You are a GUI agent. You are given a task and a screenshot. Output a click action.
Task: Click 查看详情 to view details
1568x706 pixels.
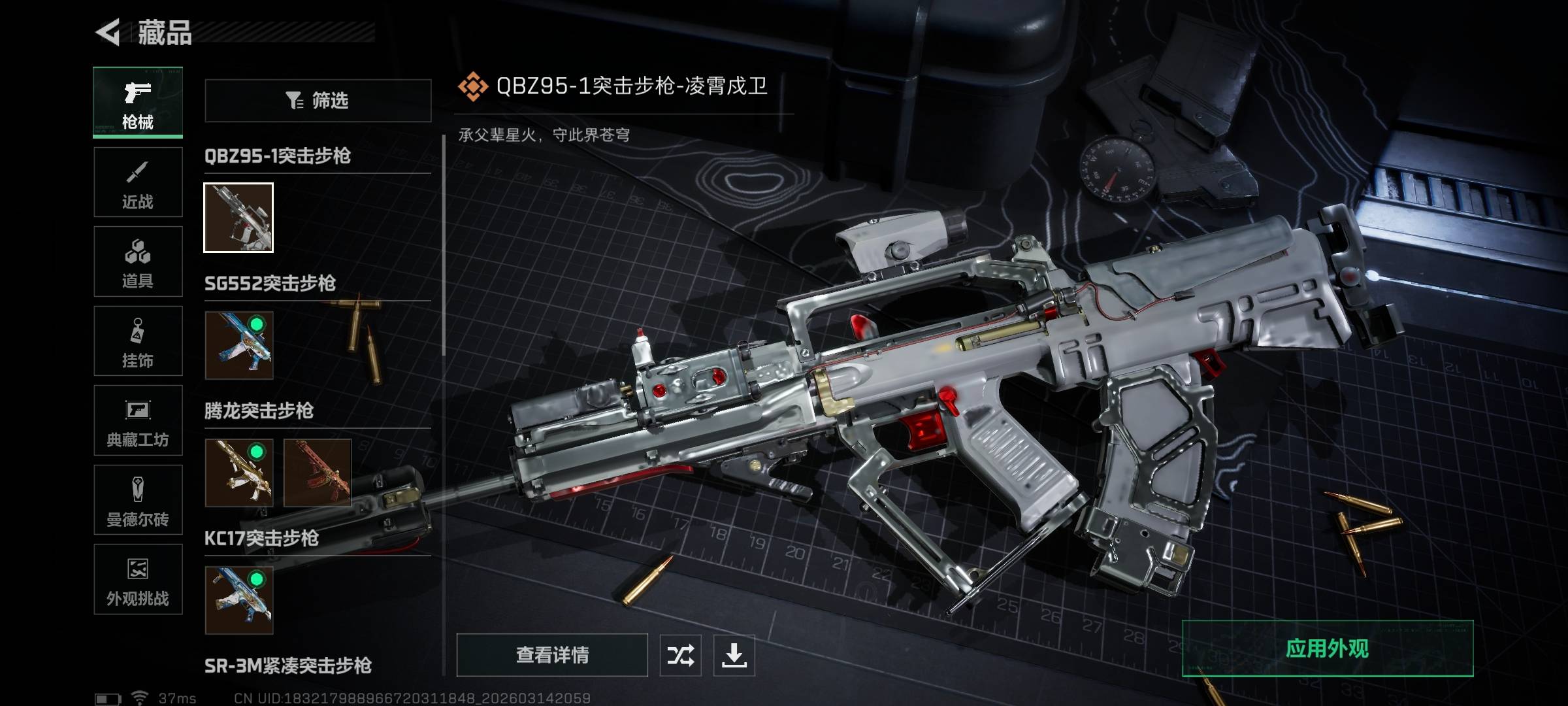coord(552,654)
